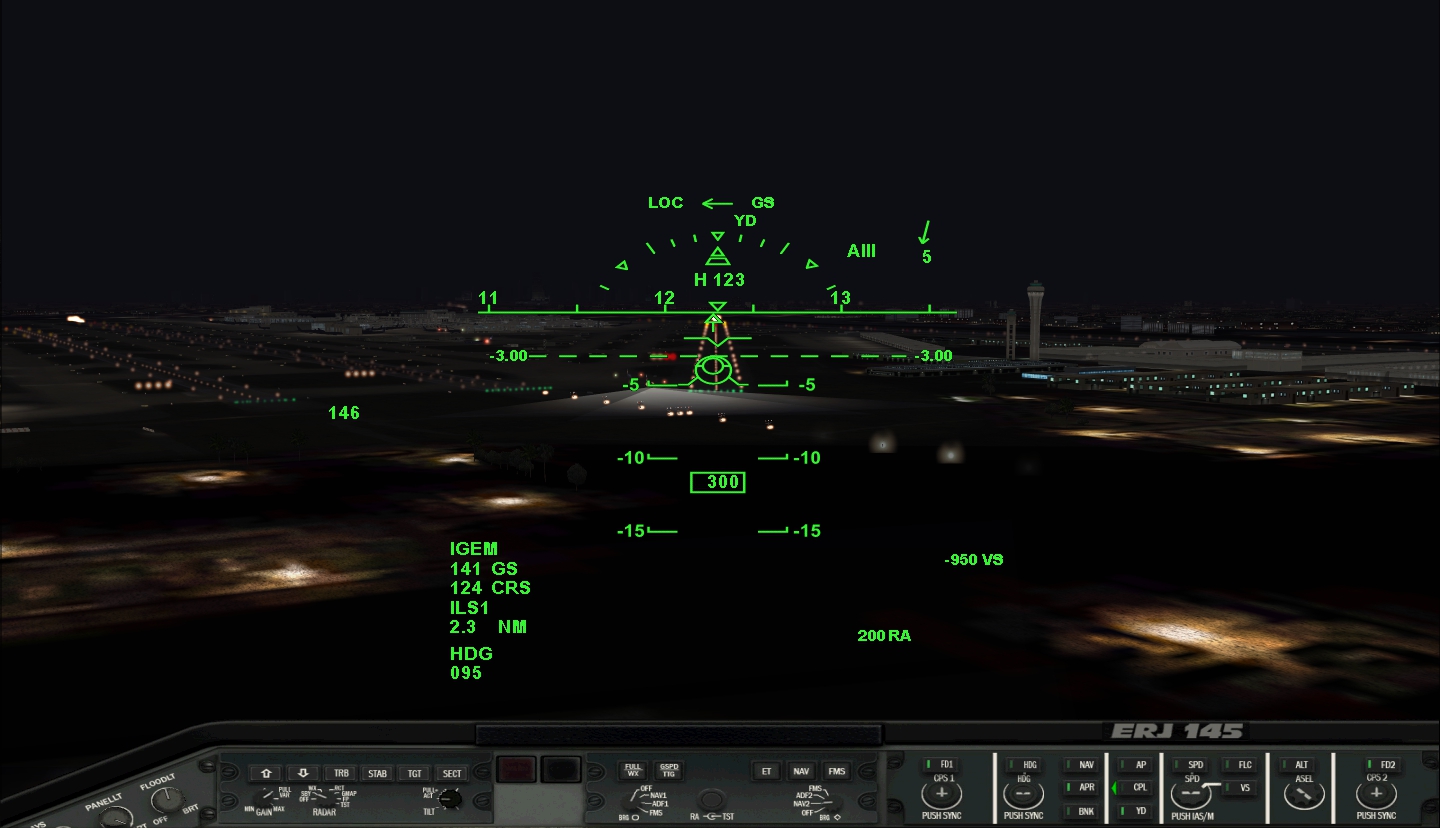Push the TRB turbulence radar button

pyautogui.click(x=341, y=773)
